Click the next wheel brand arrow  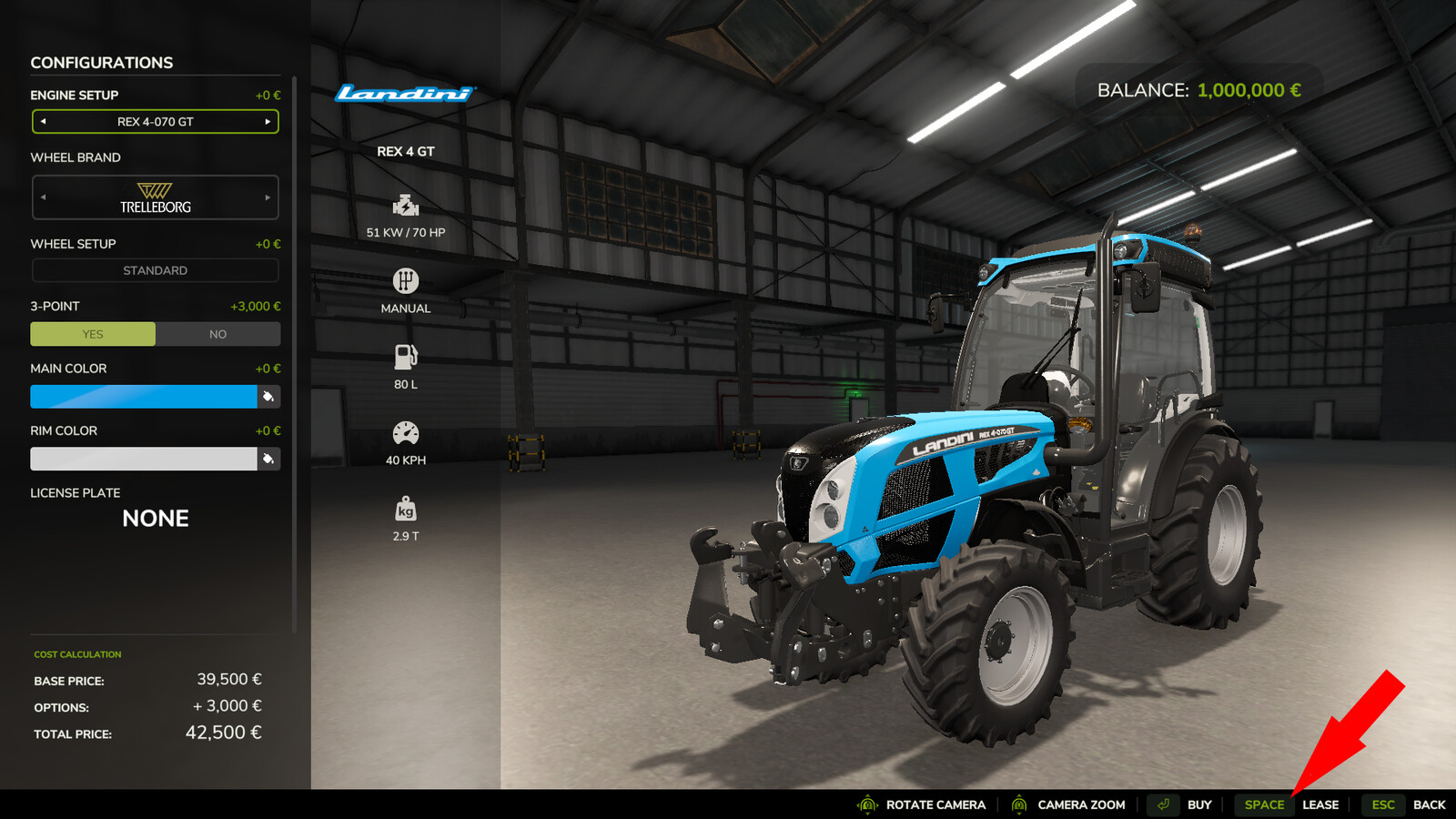tap(269, 197)
